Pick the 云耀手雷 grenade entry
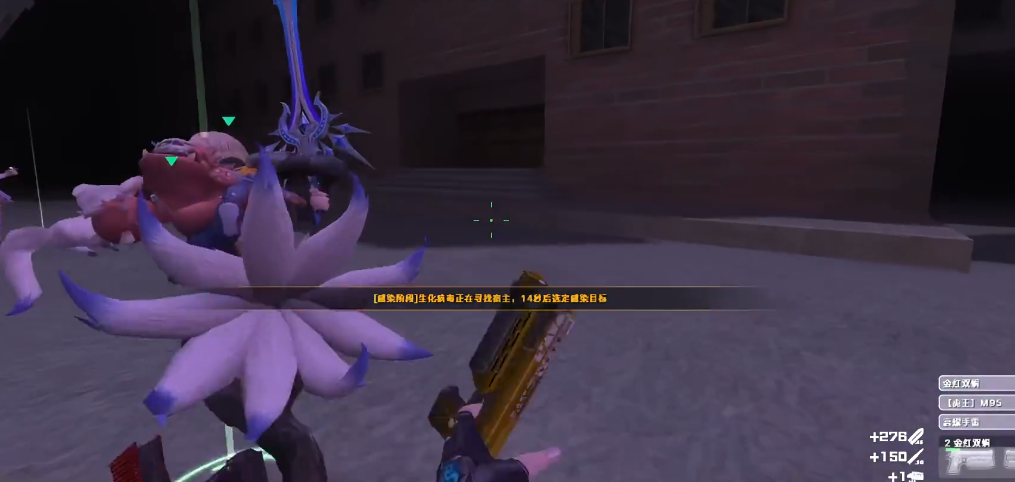This screenshot has height=482, width=1015. [975, 422]
